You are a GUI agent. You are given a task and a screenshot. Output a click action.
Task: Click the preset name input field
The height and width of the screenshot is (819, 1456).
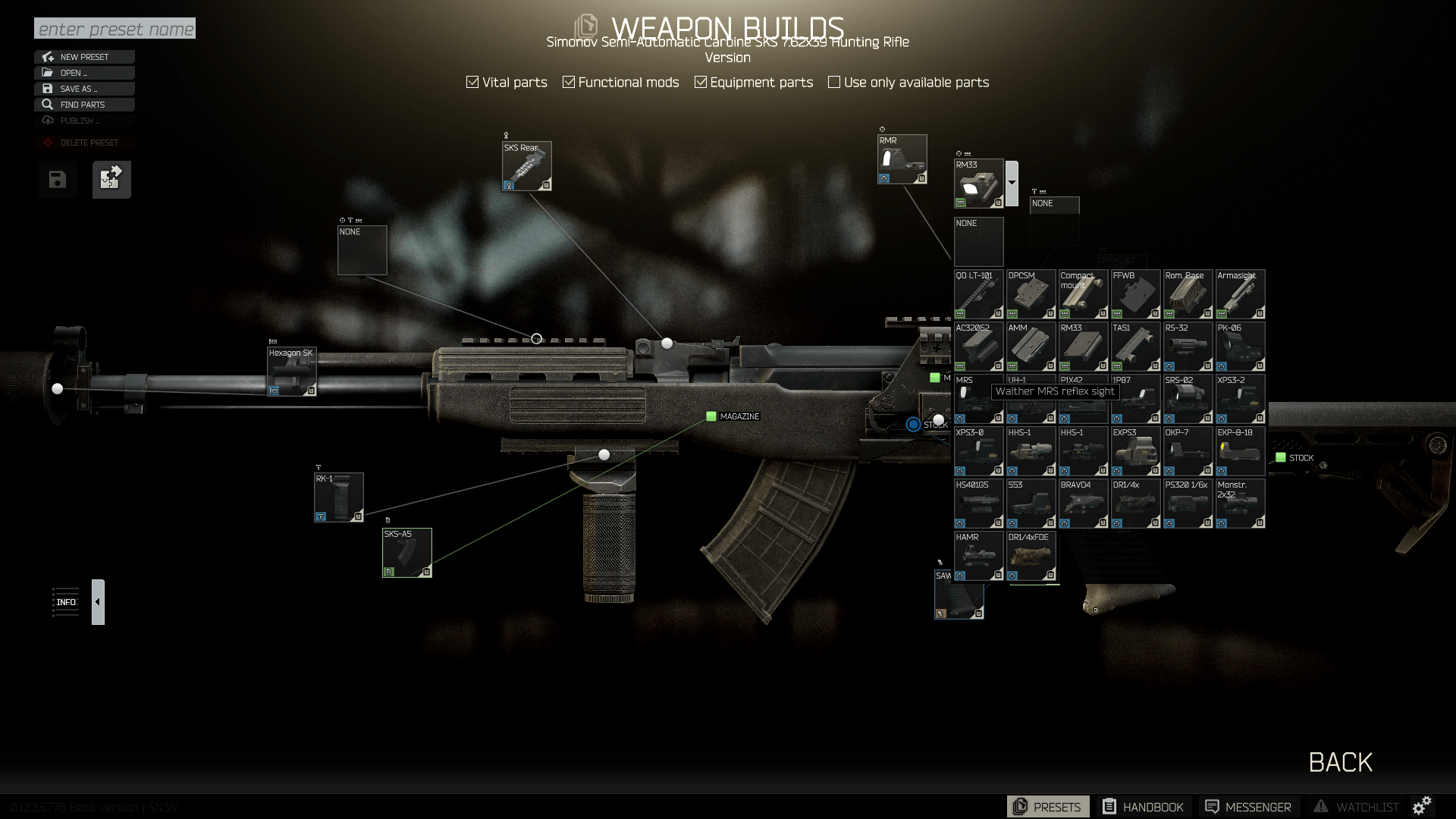115,29
